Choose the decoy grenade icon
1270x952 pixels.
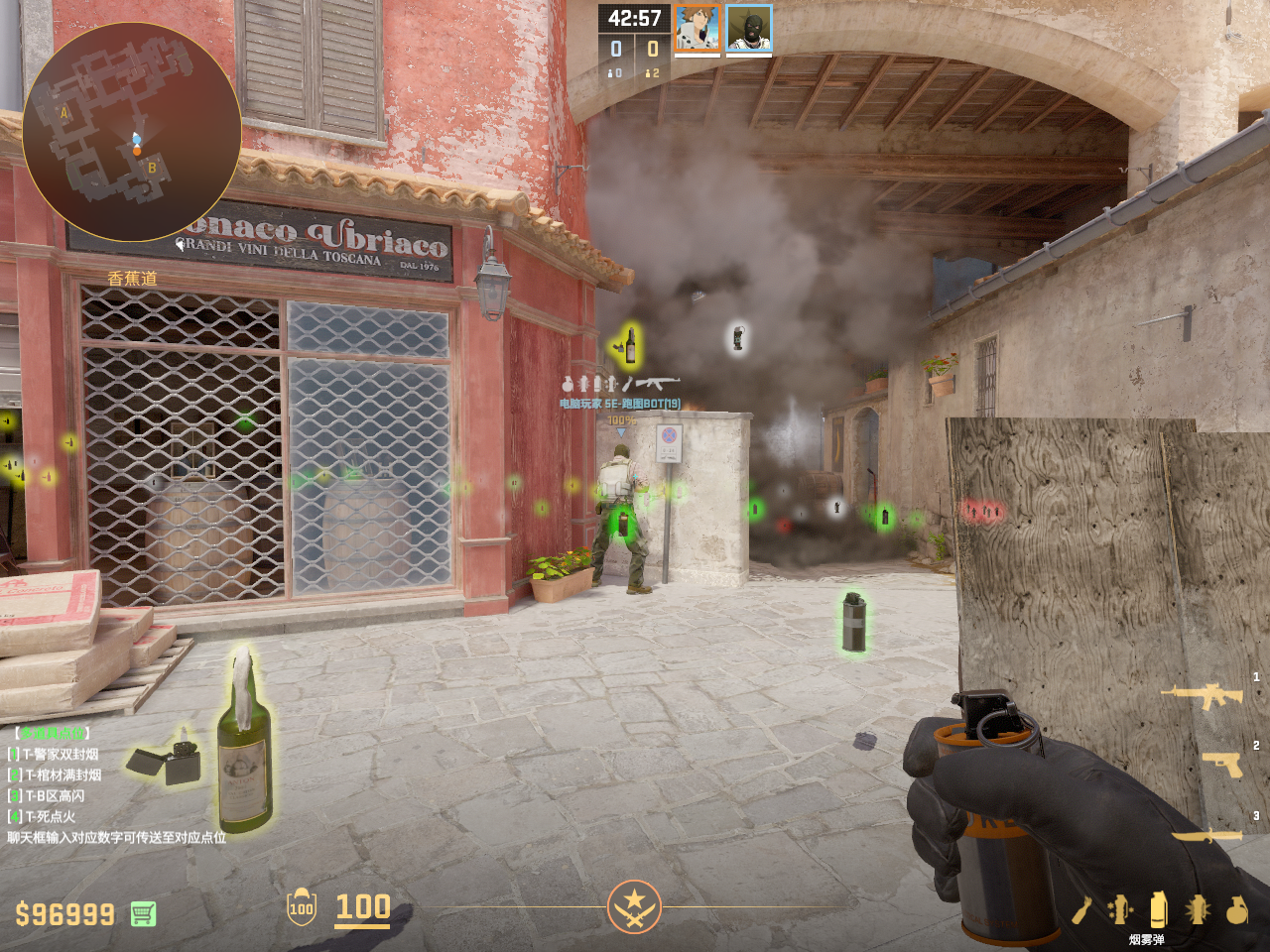click(1120, 909)
